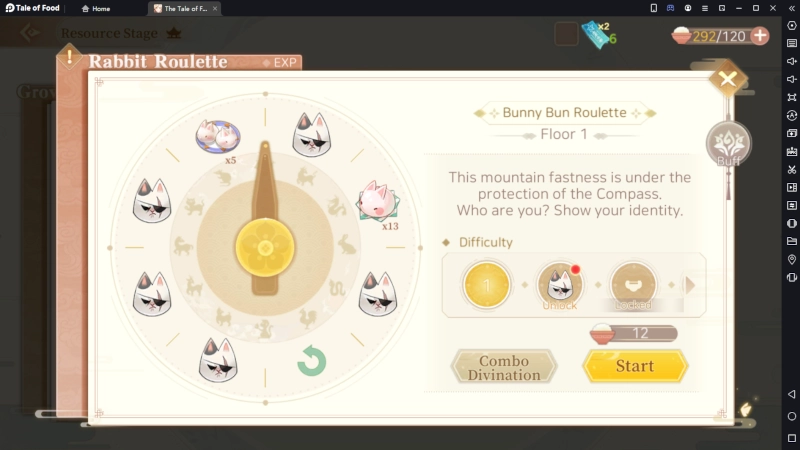800x450 pixels.
Task: Select difficulty level 1 gold medallion
Action: tap(487, 285)
